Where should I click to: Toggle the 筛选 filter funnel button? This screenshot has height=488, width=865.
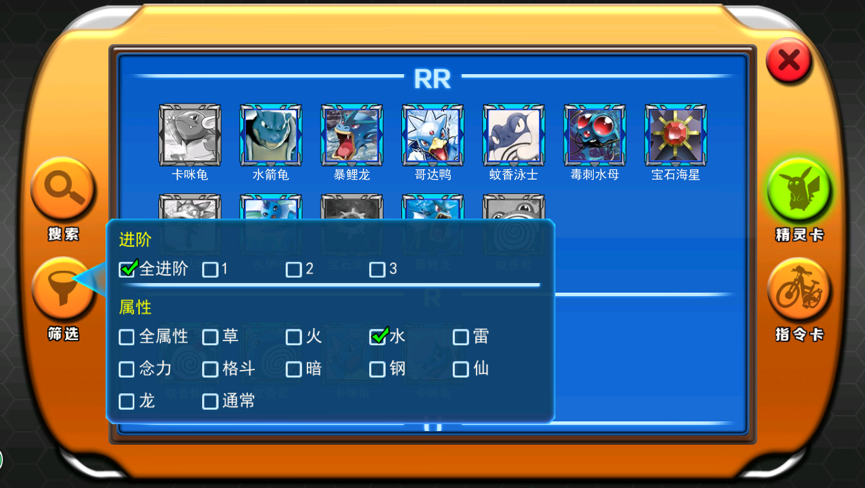click(x=63, y=289)
